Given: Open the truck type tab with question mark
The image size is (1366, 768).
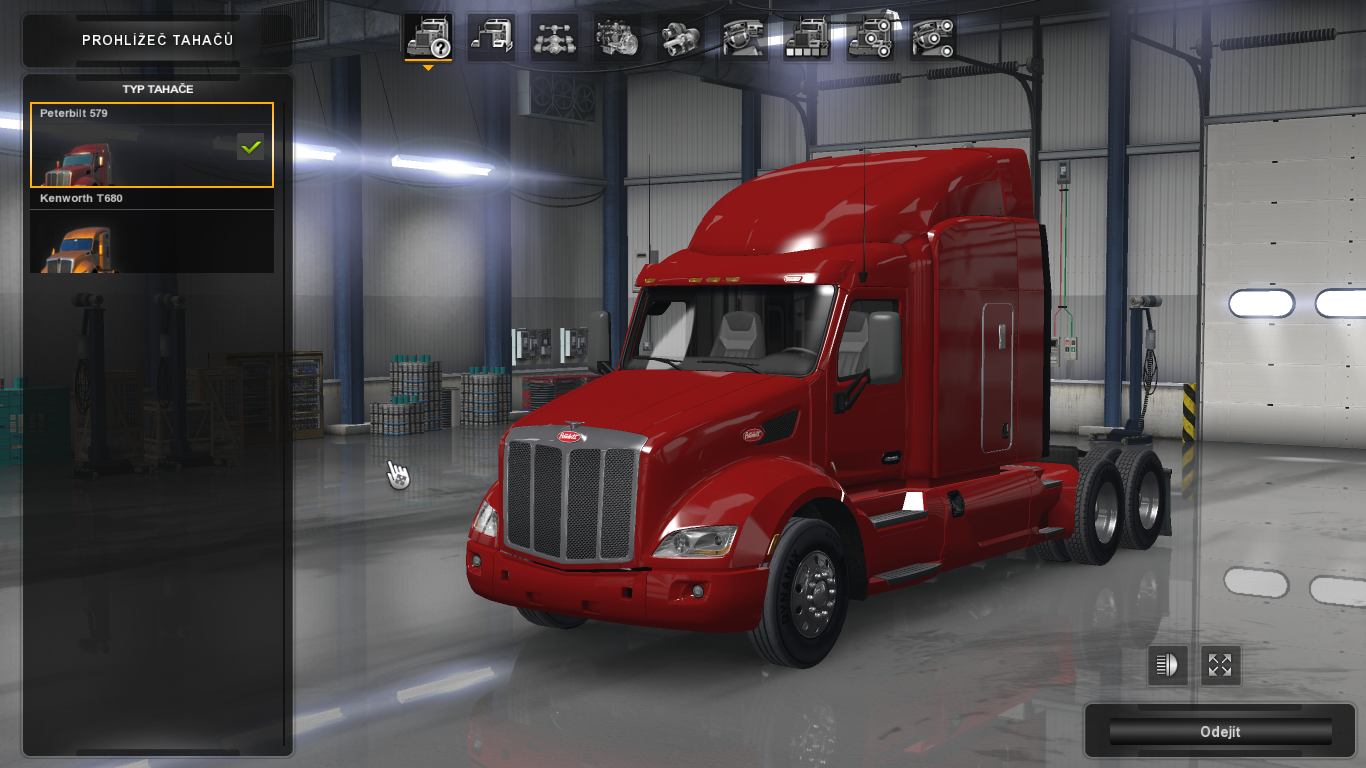Looking at the screenshot, I should point(428,38).
